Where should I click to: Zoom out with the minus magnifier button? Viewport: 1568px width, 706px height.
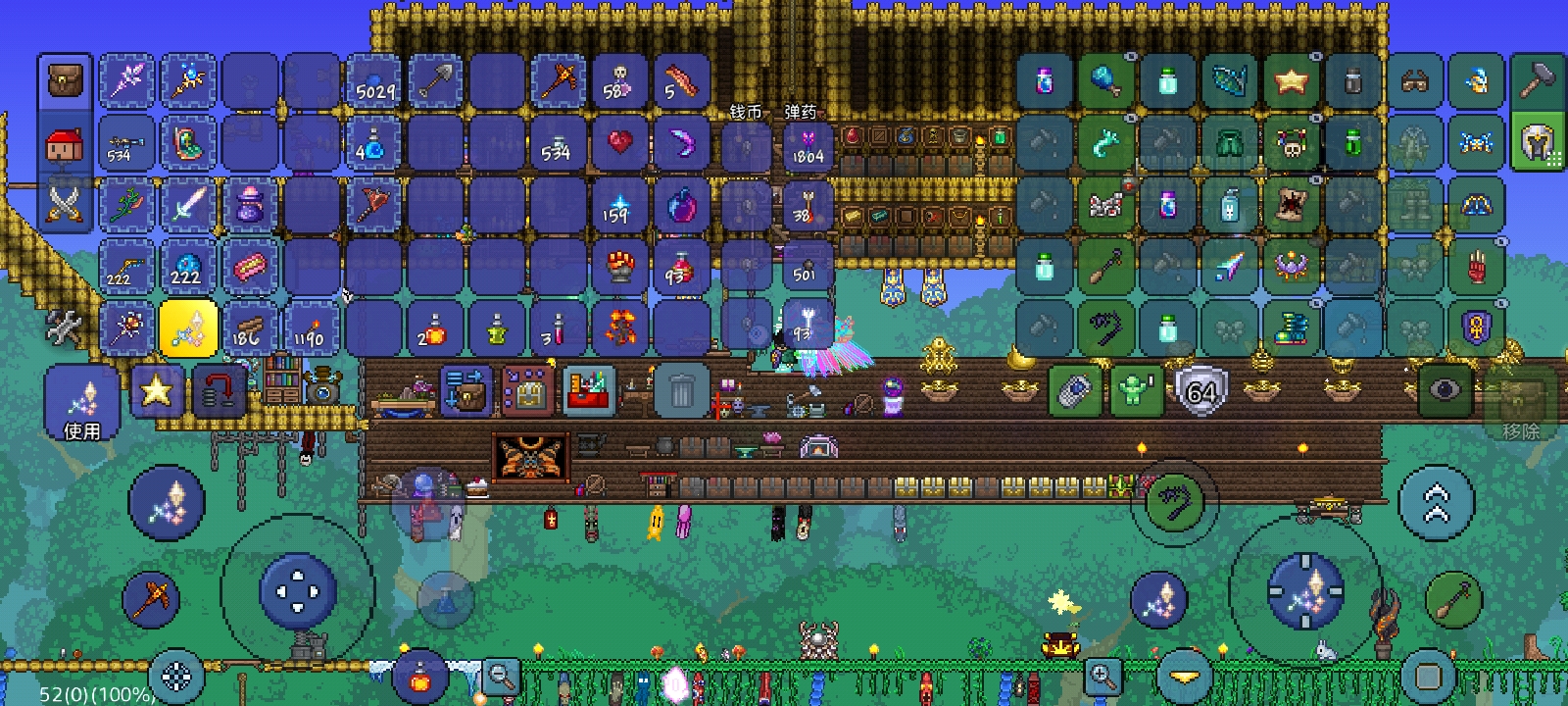pos(501,676)
